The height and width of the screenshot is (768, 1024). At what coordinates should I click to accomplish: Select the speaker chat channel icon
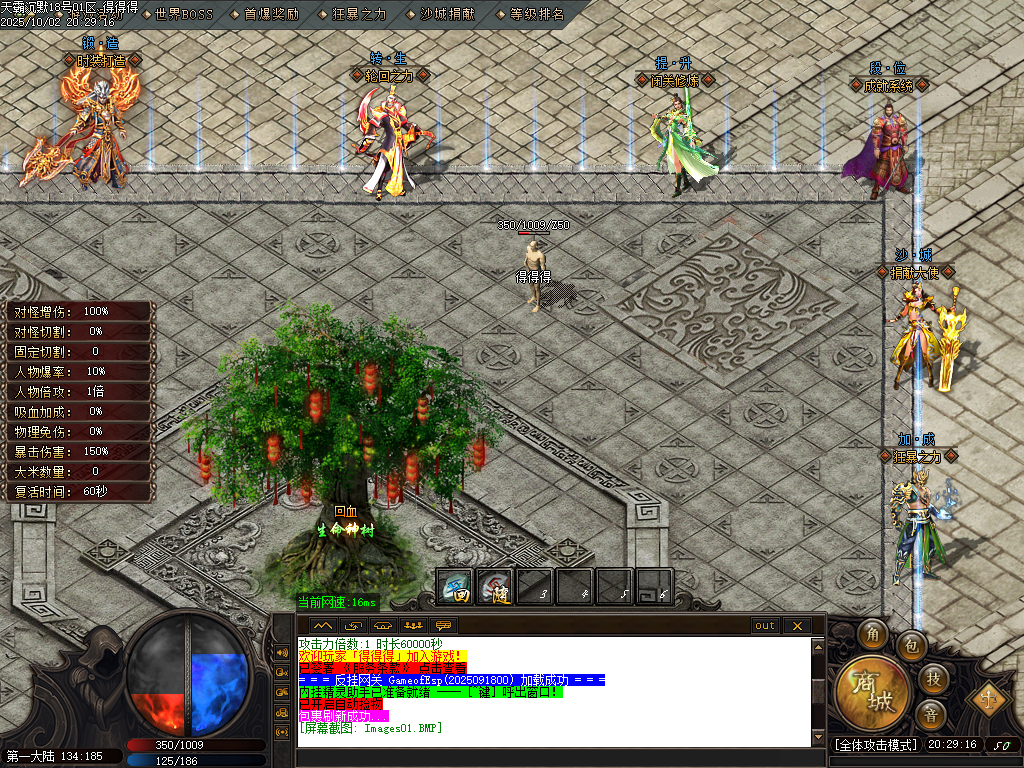click(281, 653)
